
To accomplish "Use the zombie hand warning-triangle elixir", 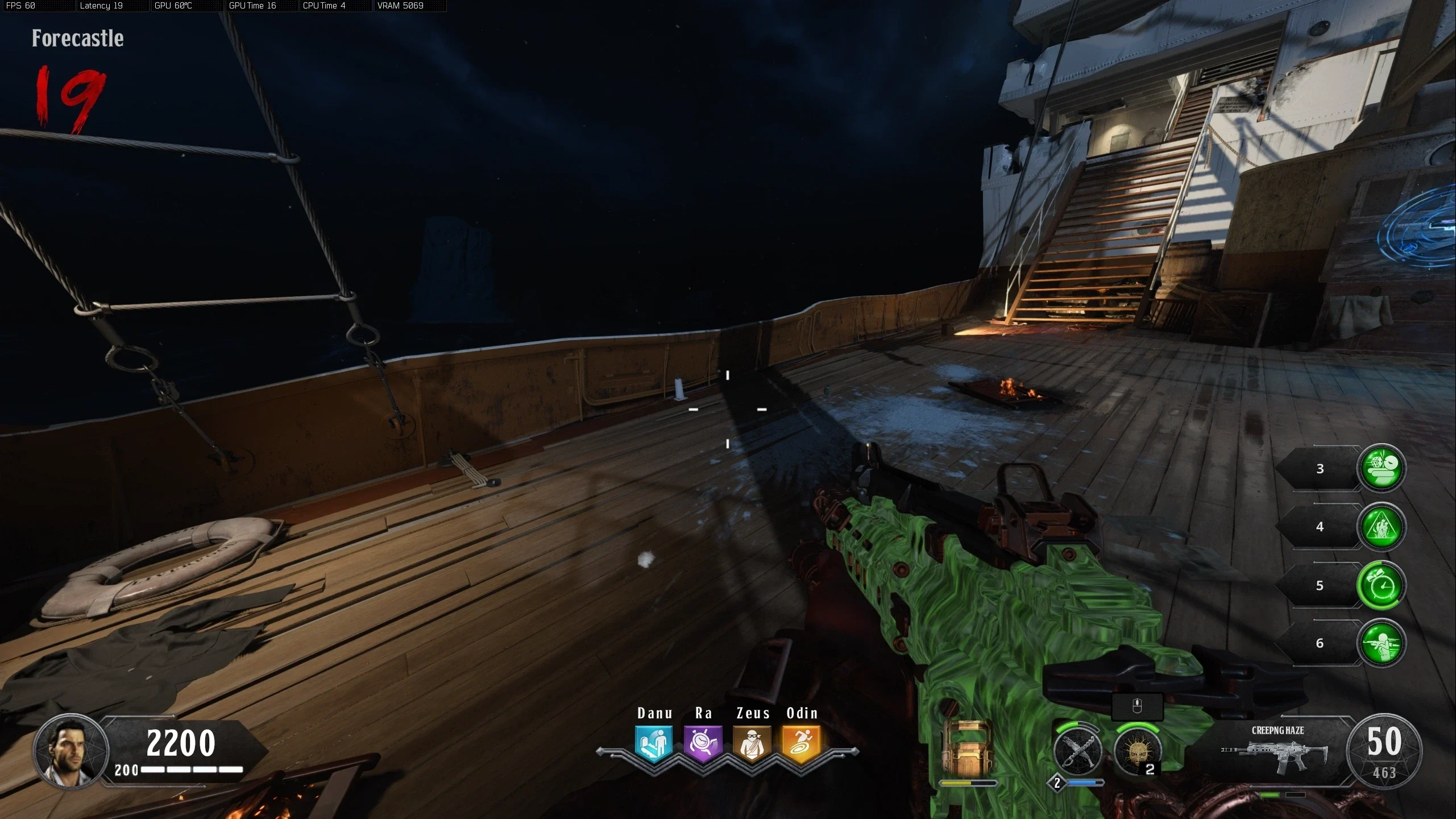I will pos(1382,527).
